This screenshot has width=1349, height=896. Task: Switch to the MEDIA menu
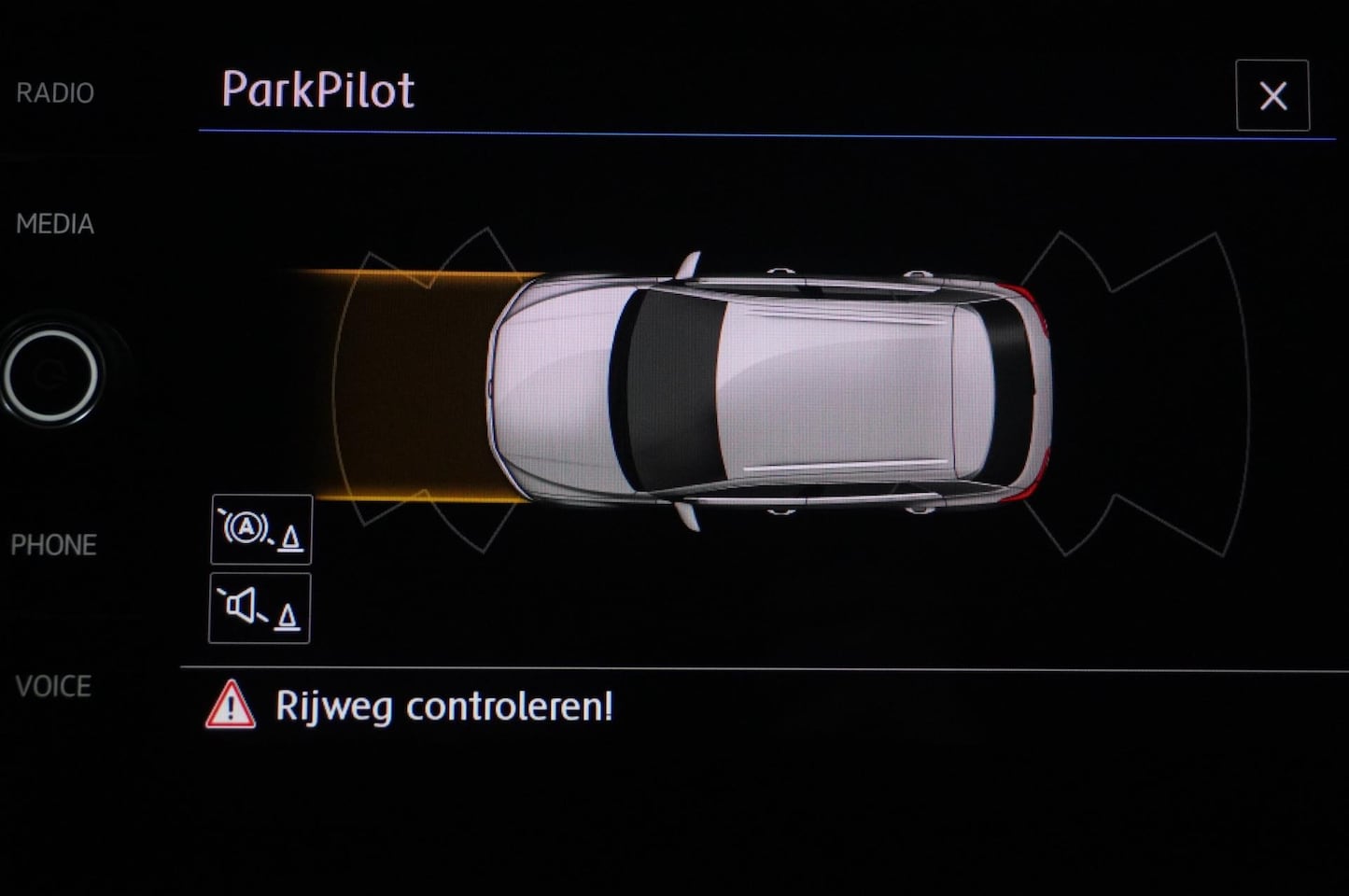55,224
